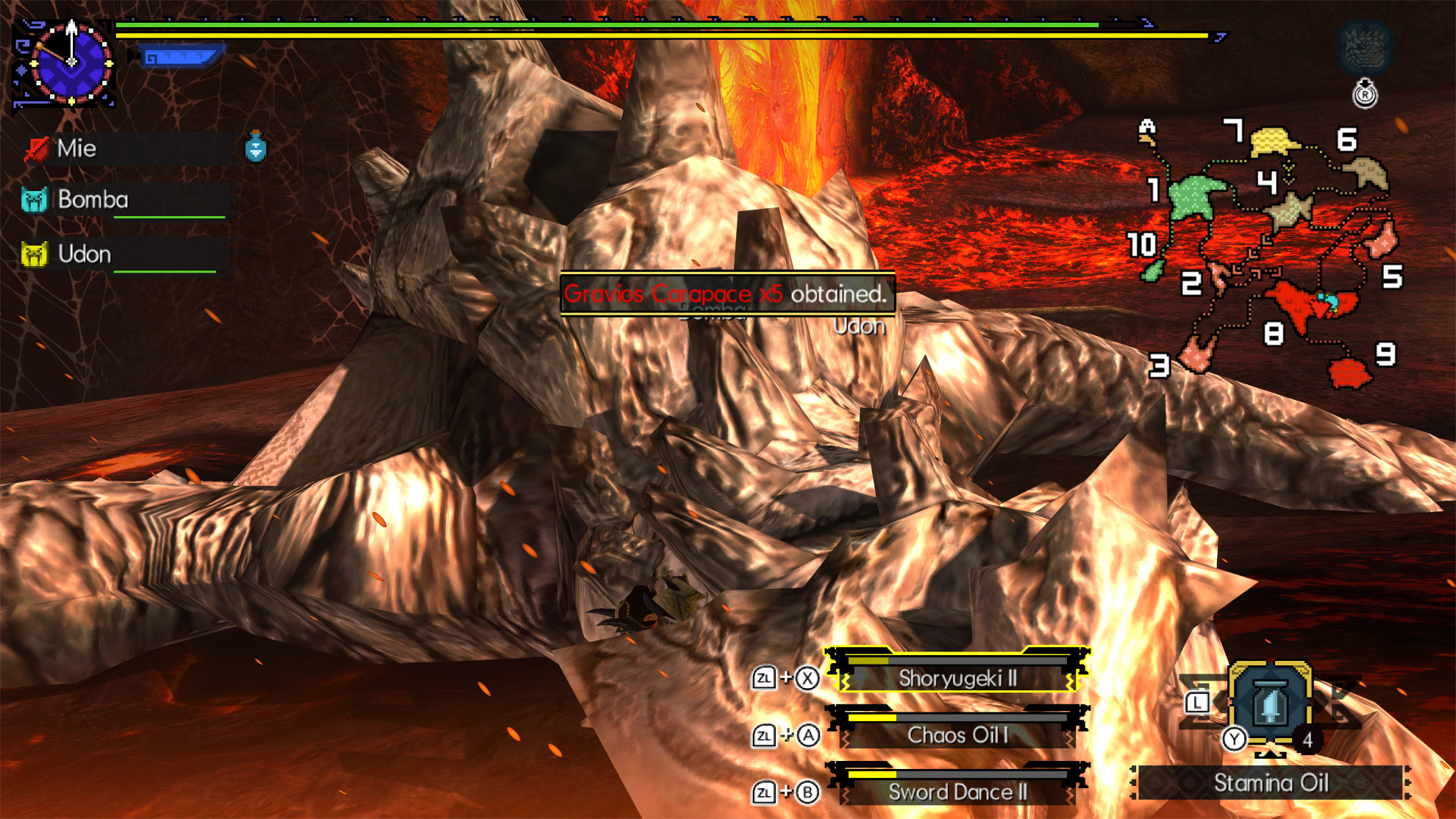Trigger the Sword Dance II hunter art
This screenshot has width=1456, height=819.
[x=957, y=793]
